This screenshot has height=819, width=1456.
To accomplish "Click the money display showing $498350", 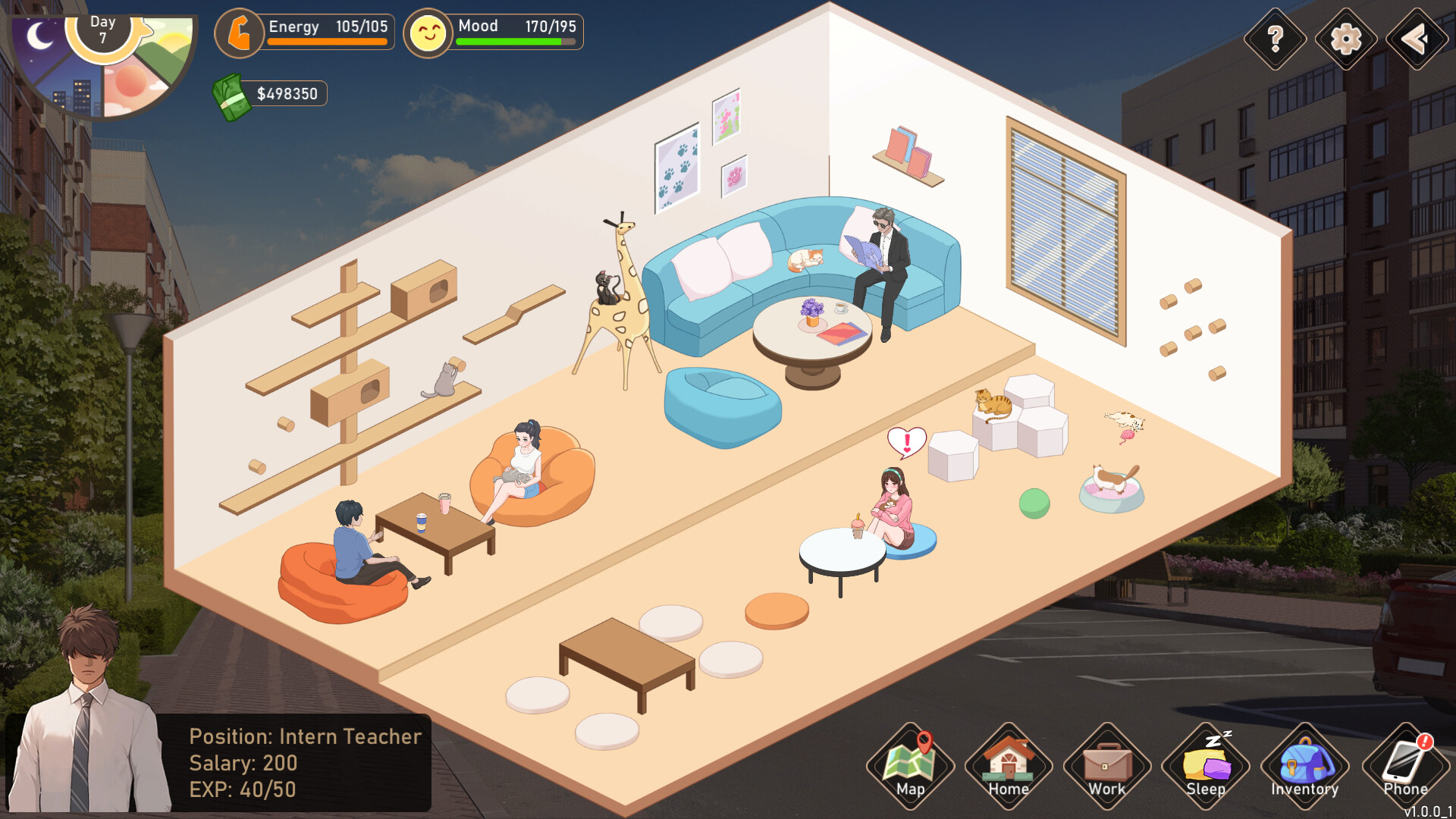I will click(288, 93).
